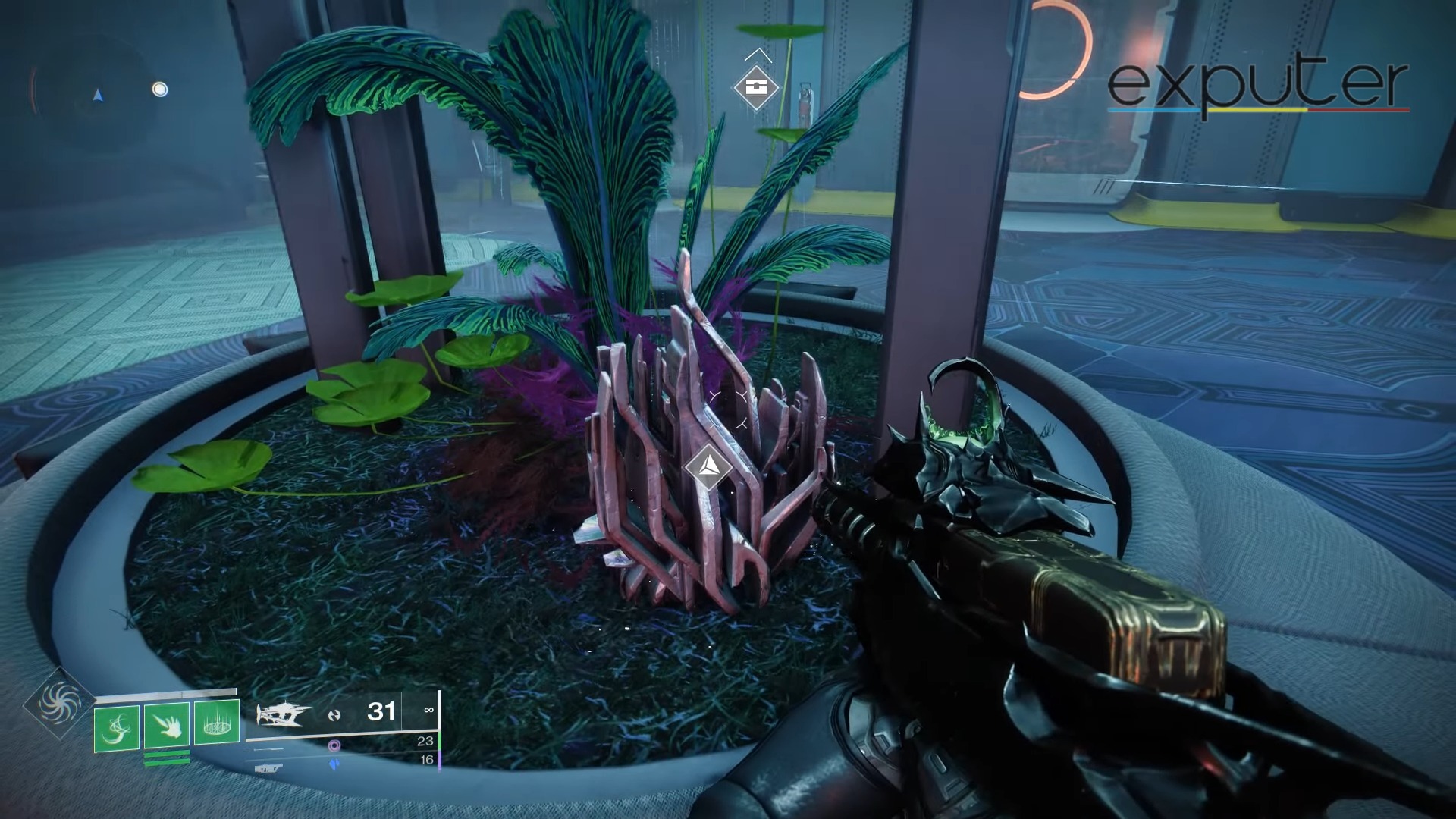Click the purple special ammo ring icon
The width and height of the screenshot is (1456, 819).
coord(334,745)
